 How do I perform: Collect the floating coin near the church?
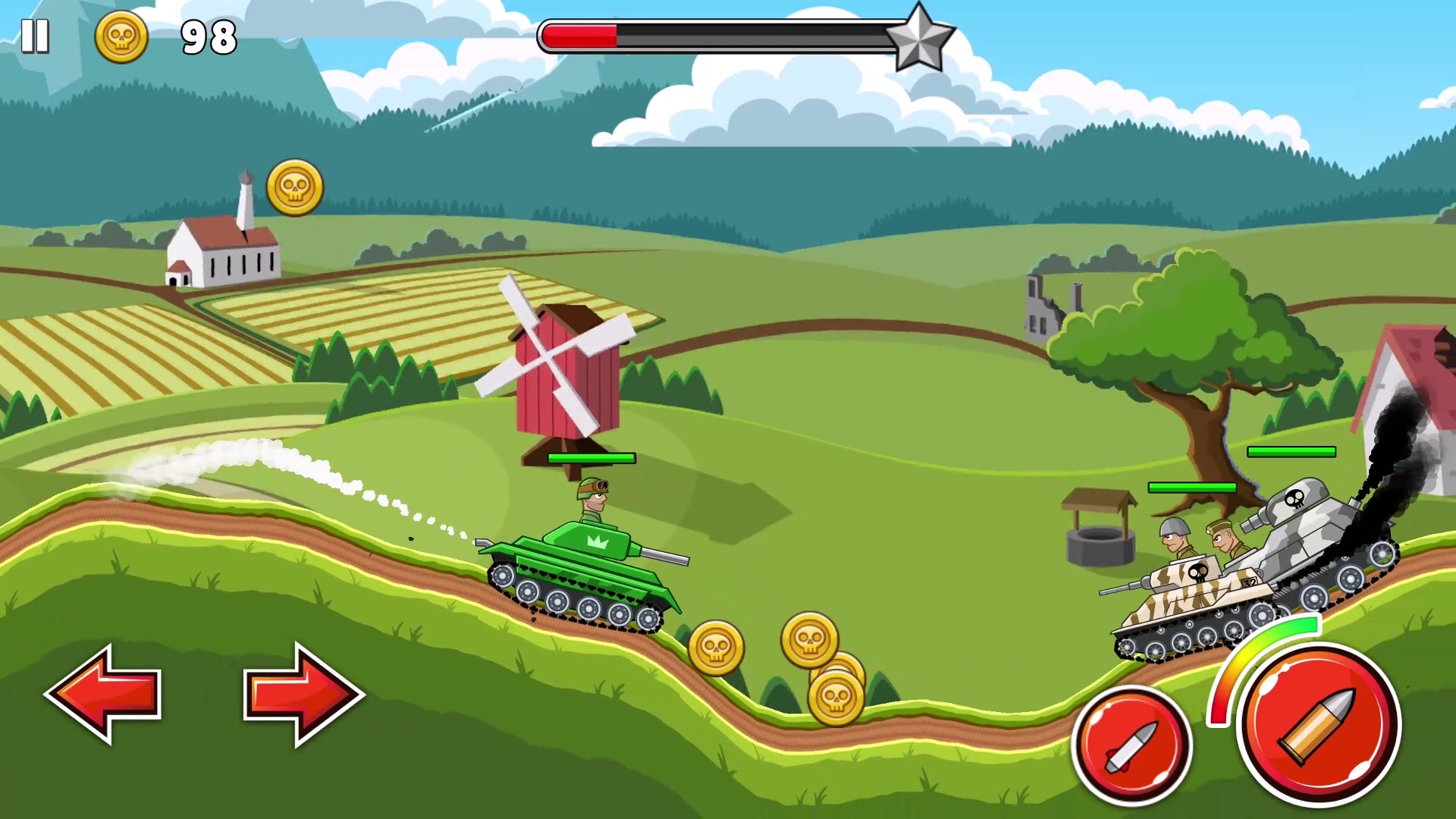[x=296, y=188]
